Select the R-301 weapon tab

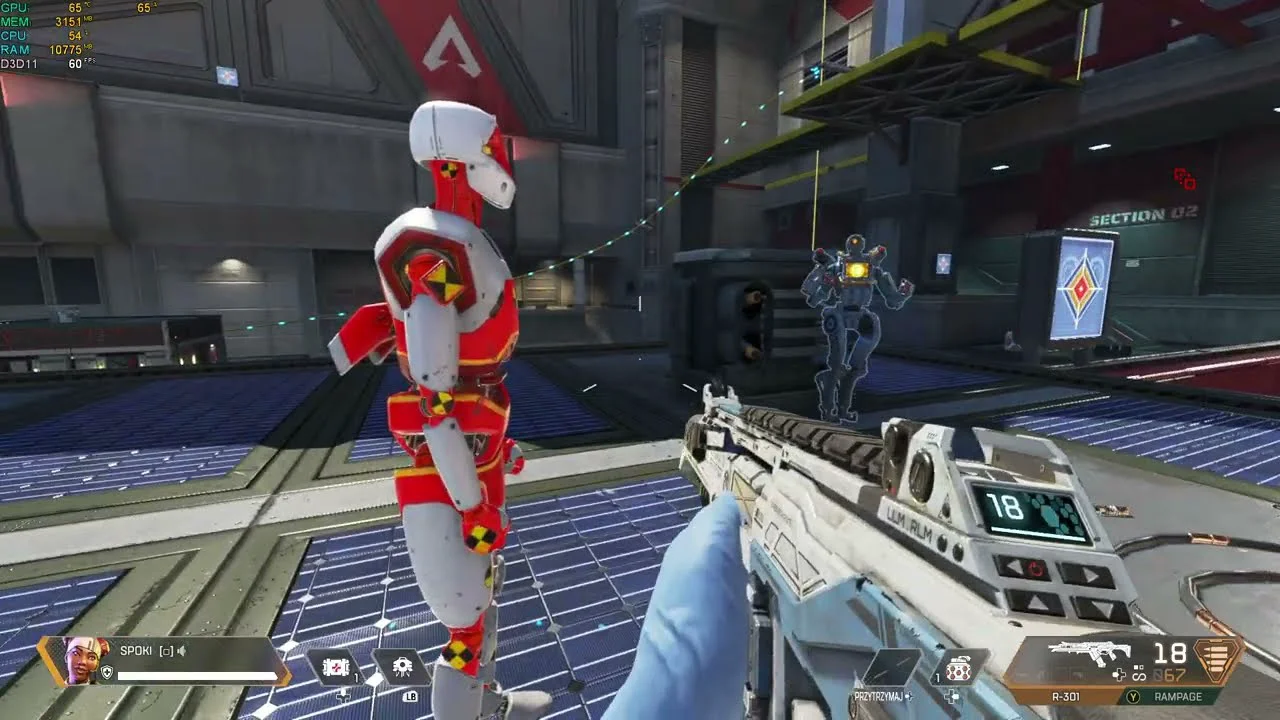click(x=1066, y=696)
